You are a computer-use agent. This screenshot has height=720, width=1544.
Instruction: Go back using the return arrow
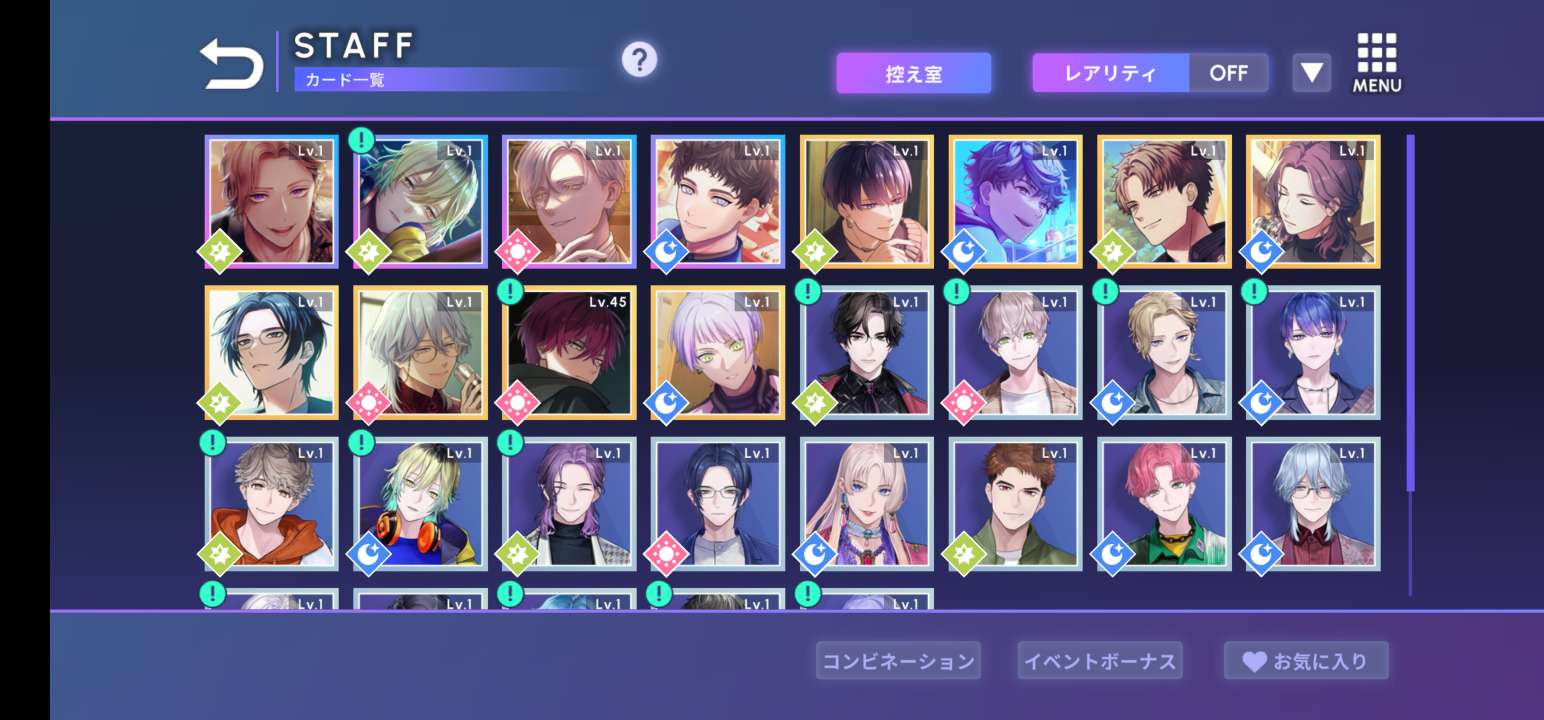pyautogui.click(x=231, y=64)
